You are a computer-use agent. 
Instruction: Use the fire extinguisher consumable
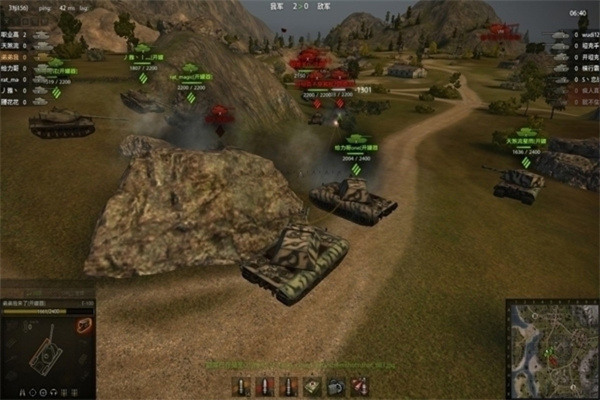tap(361, 385)
